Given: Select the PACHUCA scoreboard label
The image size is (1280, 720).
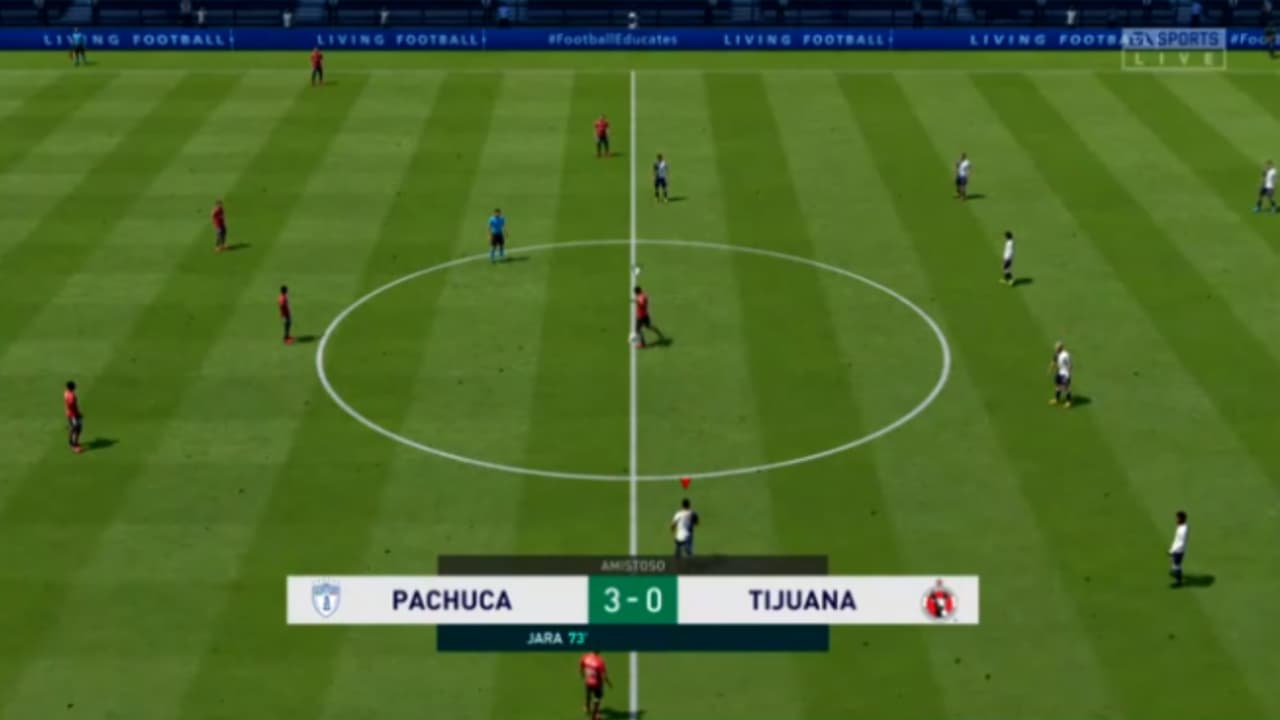Looking at the screenshot, I should point(450,601).
